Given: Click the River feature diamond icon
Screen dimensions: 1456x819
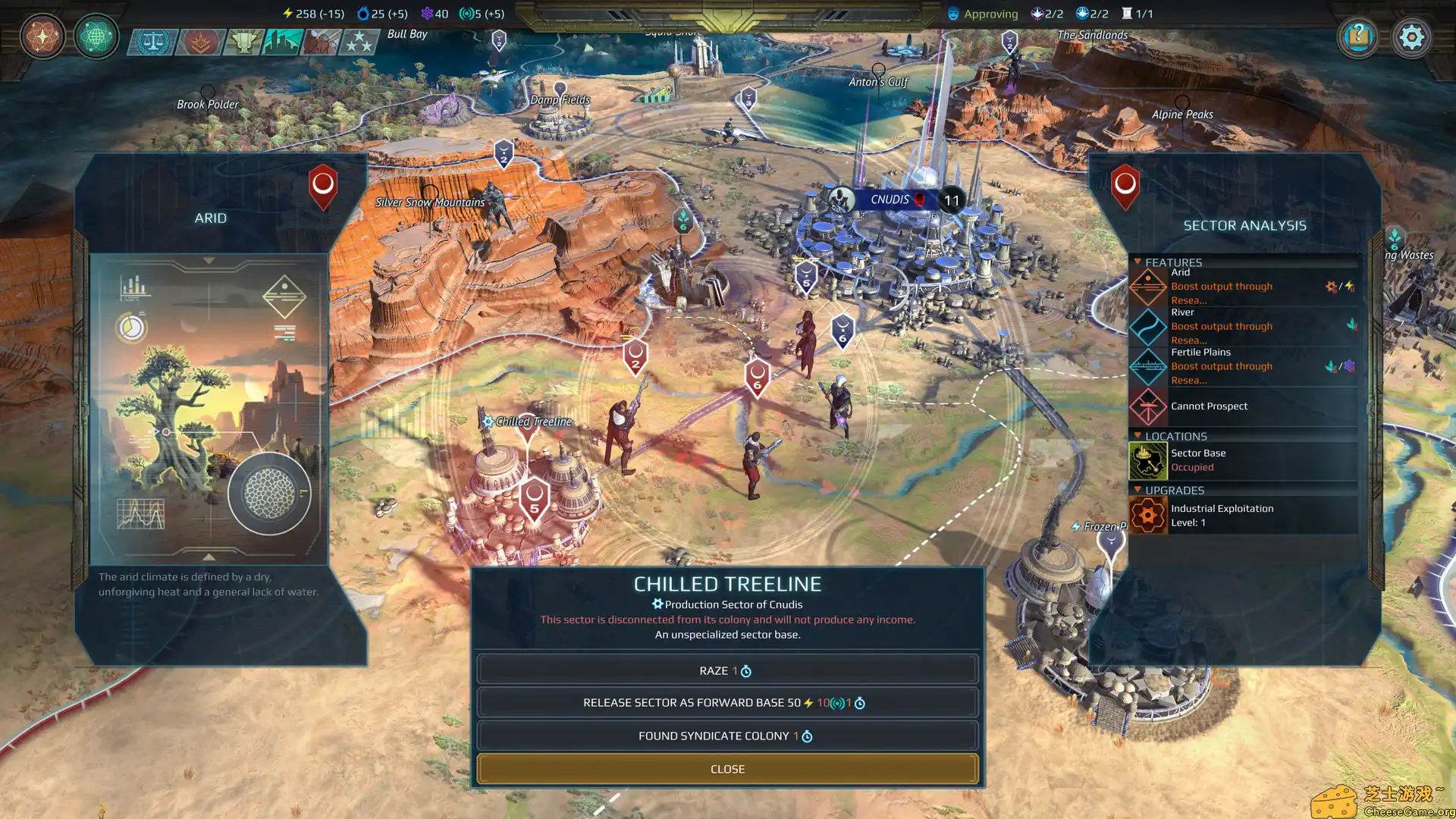Looking at the screenshot, I should [1147, 328].
